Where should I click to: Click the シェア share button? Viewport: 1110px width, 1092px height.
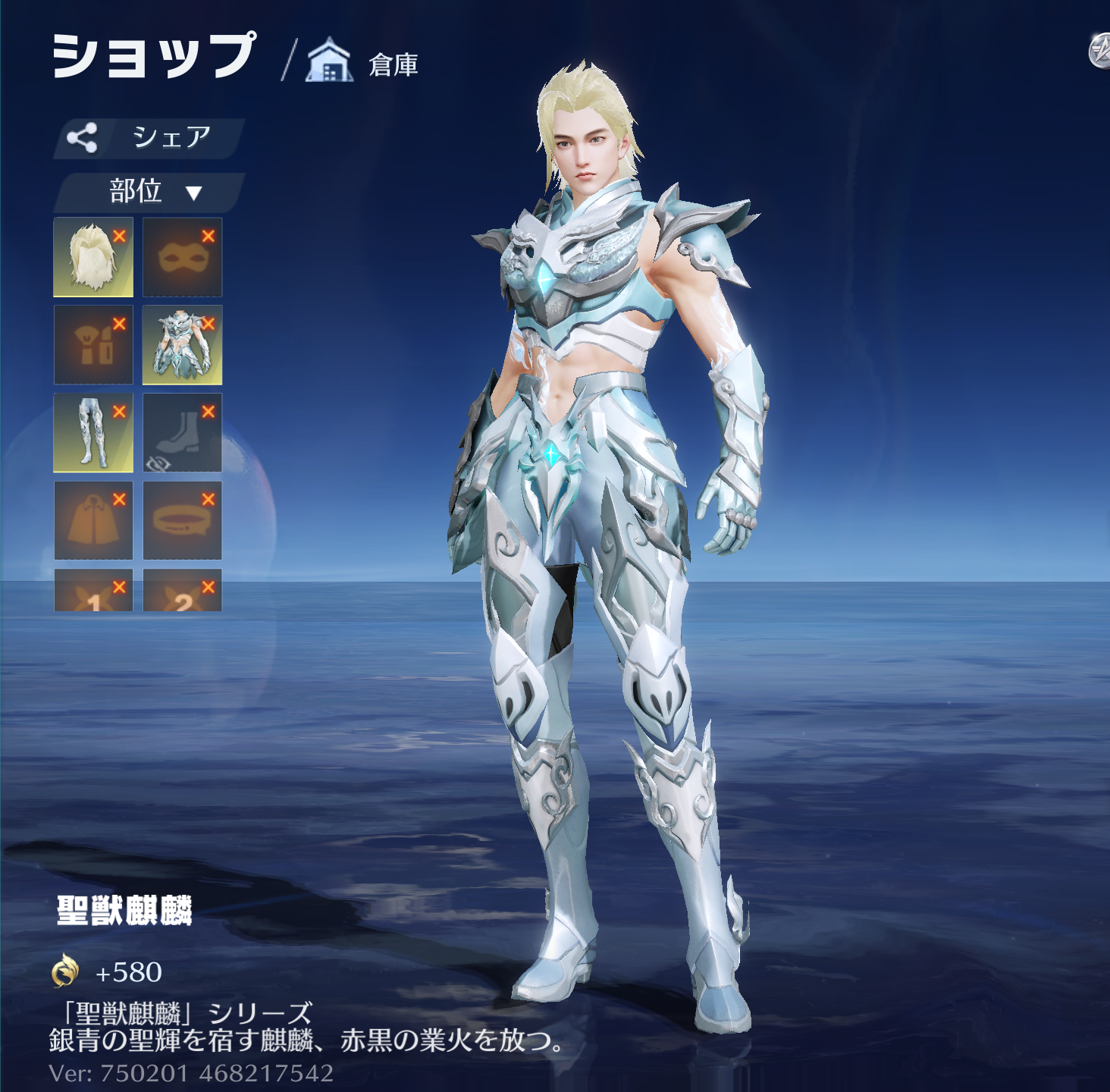149,138
